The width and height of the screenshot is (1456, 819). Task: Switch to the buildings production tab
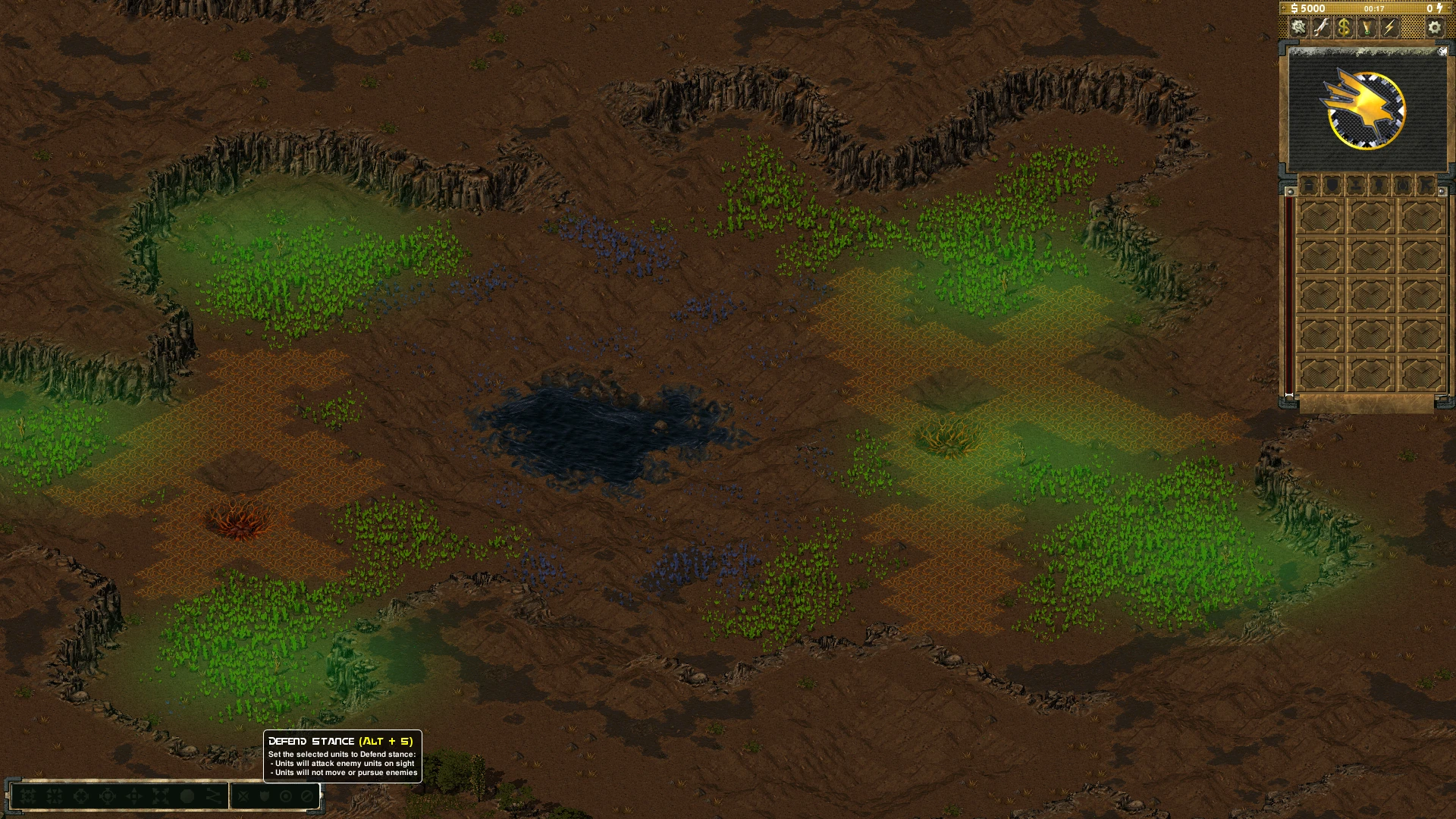(x=1308, y=185)
